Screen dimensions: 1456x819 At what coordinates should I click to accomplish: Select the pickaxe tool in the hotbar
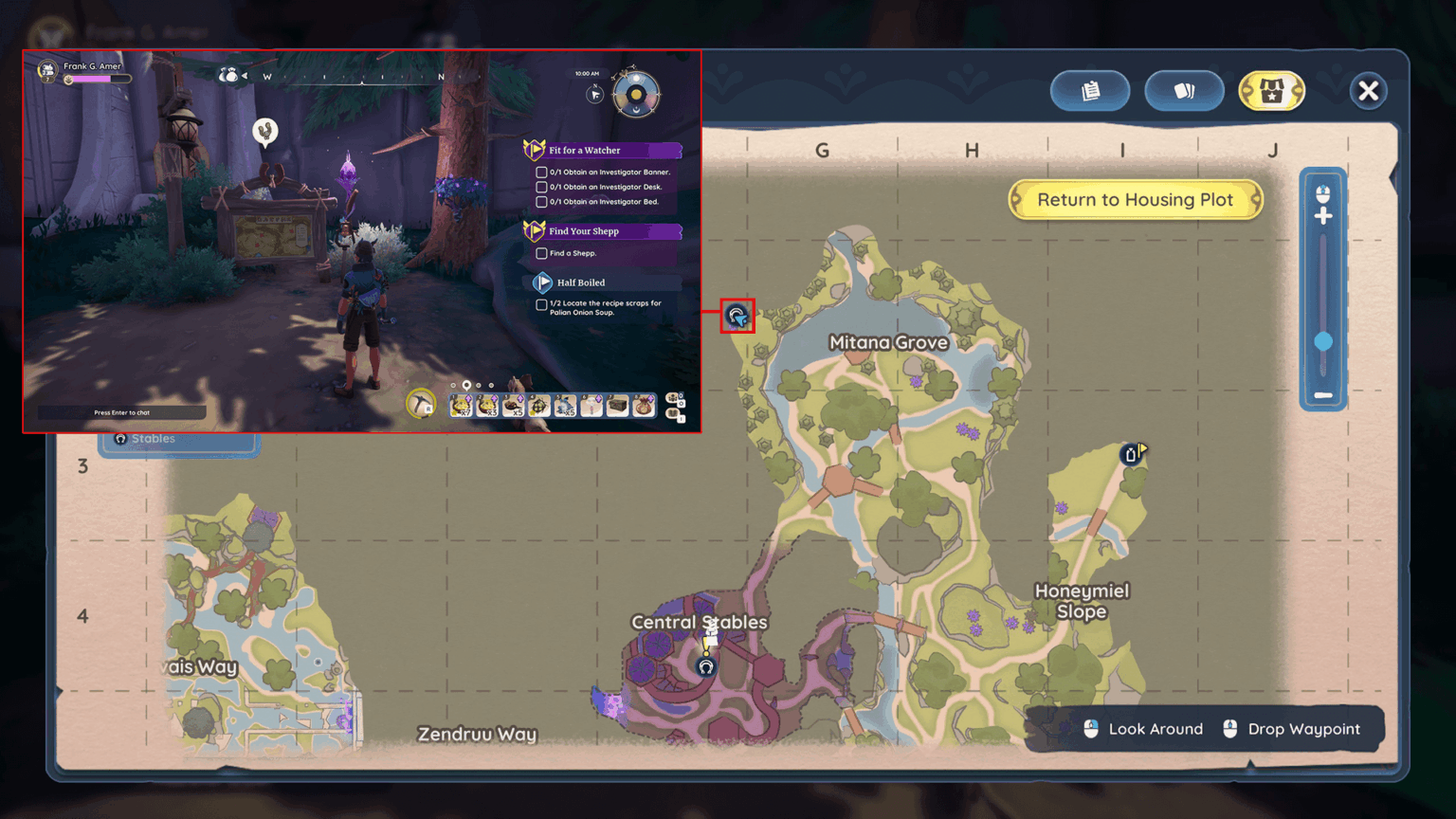tap(422, 403)
